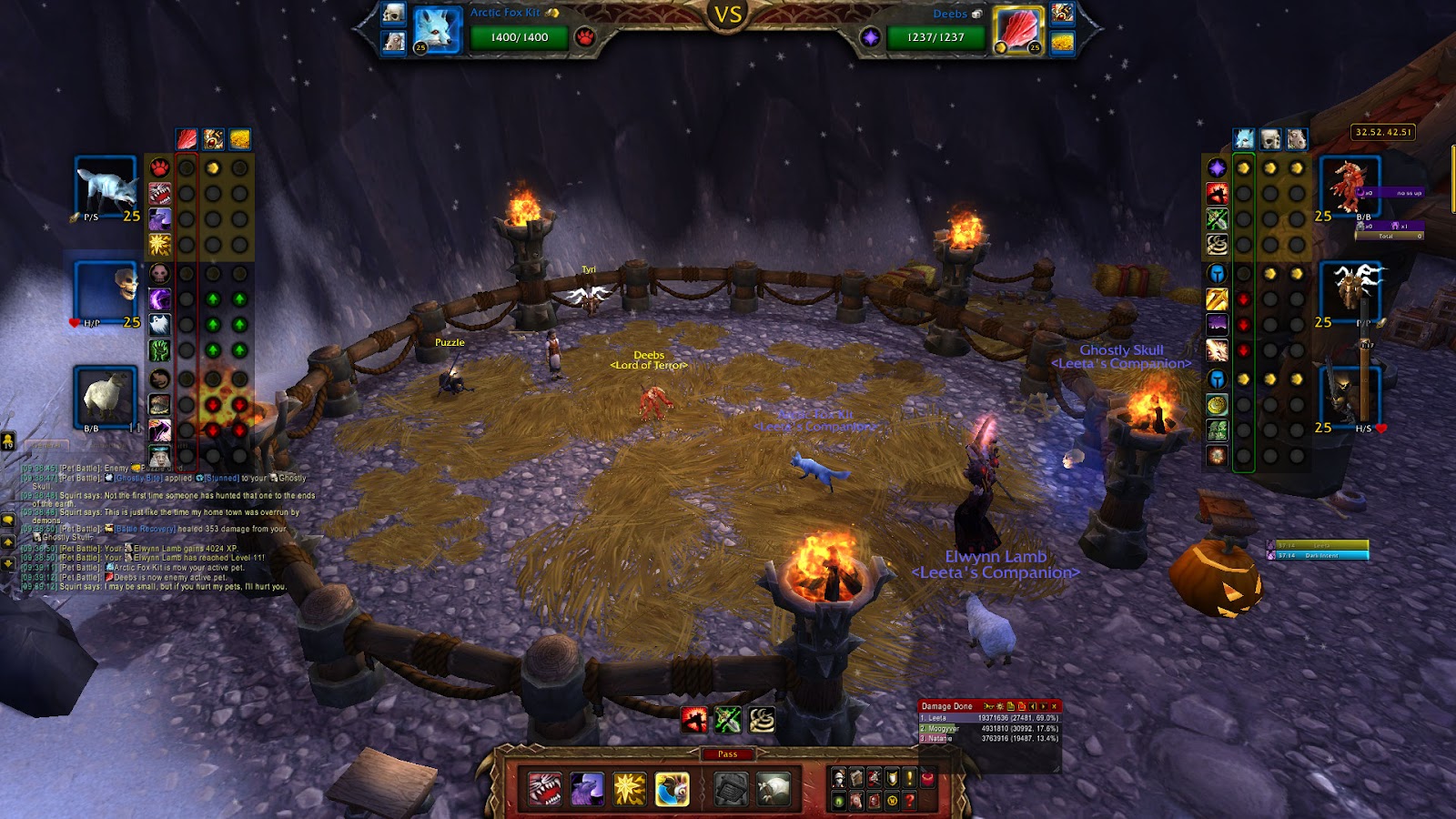Click the greyed-out stone tablet button
1456x819 pixels.
[x=731, y=789]
